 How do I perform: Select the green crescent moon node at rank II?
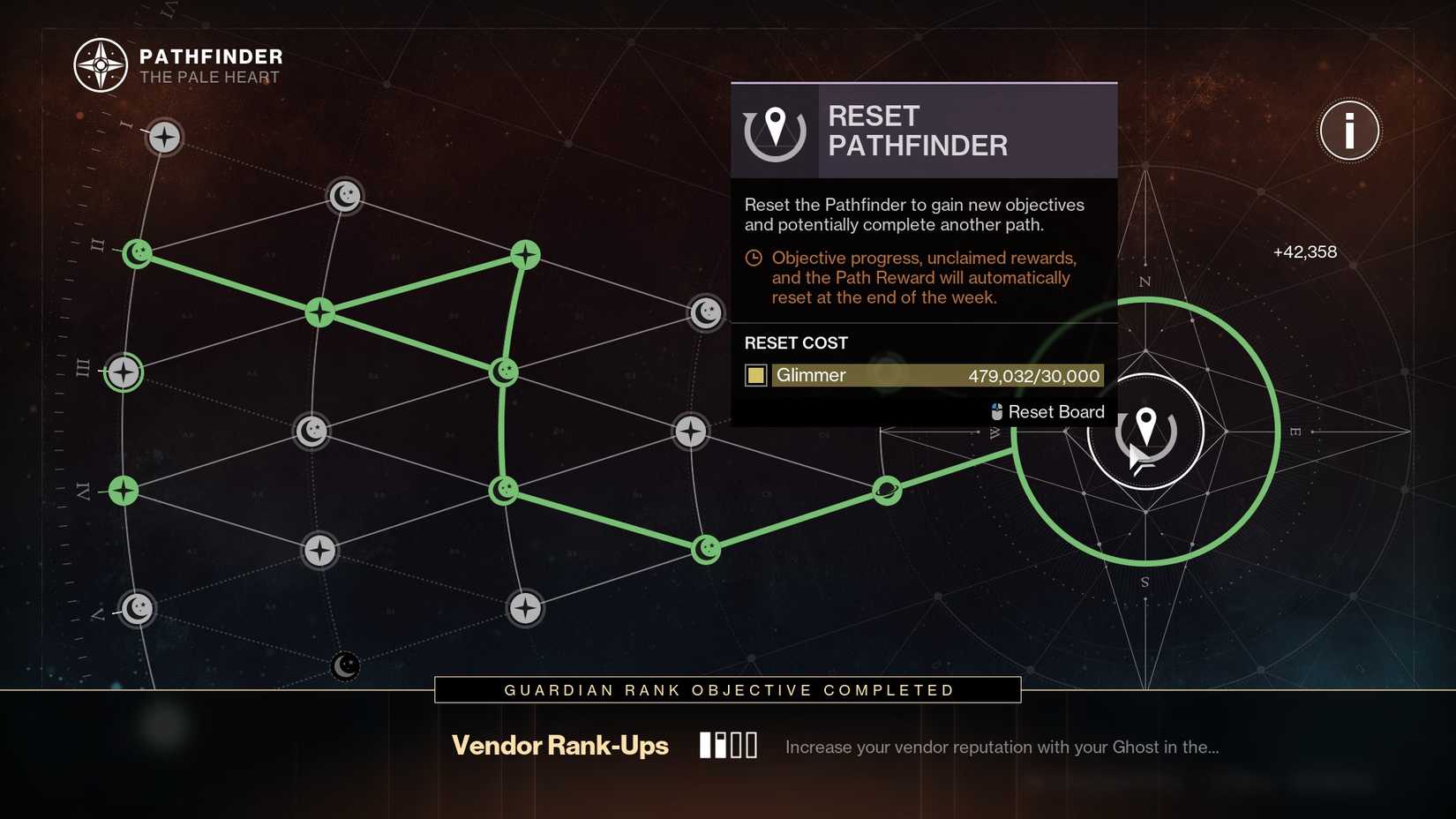click(x=137, y=253)
